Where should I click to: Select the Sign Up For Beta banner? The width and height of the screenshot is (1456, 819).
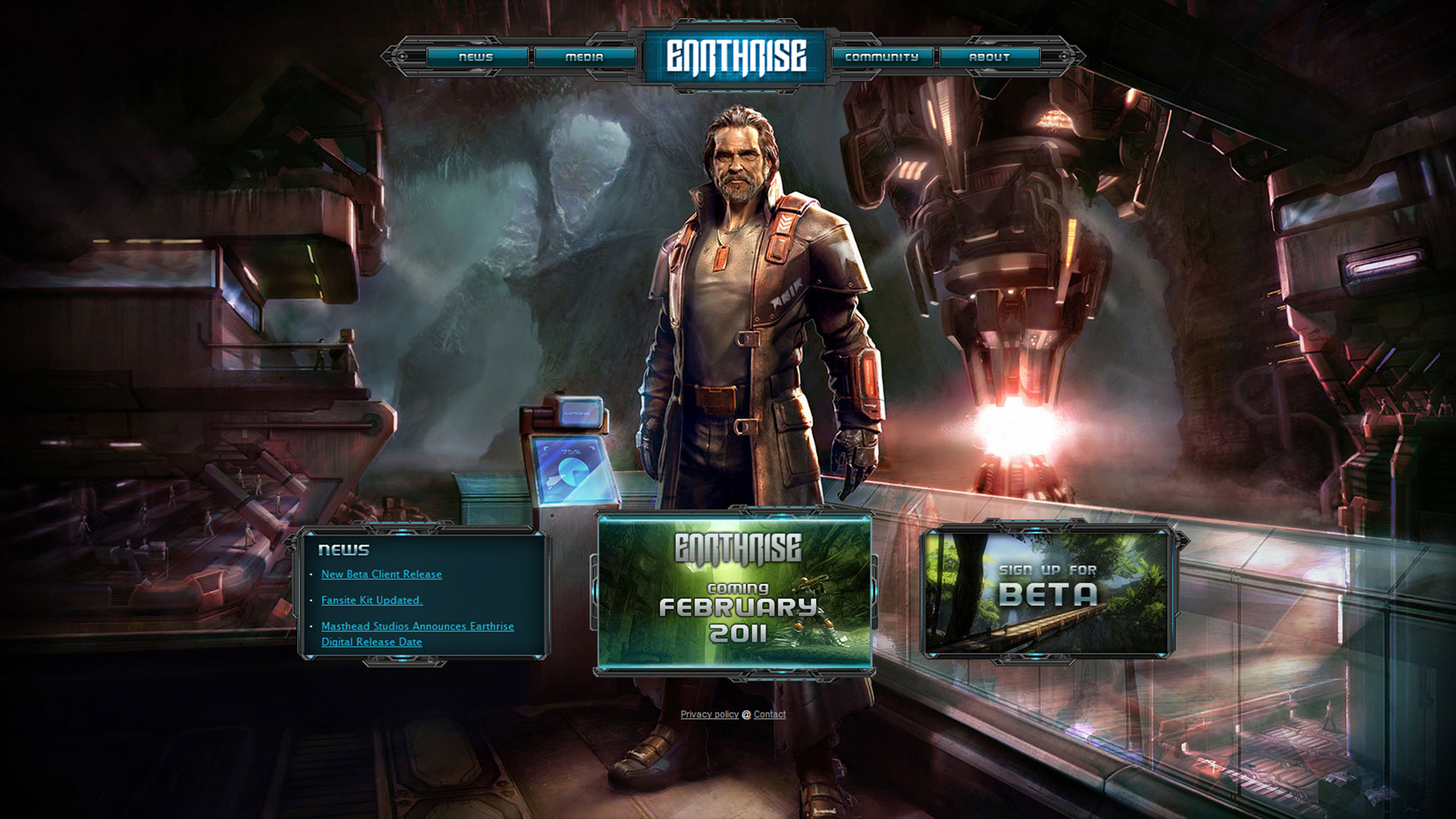click(1048, 591)
